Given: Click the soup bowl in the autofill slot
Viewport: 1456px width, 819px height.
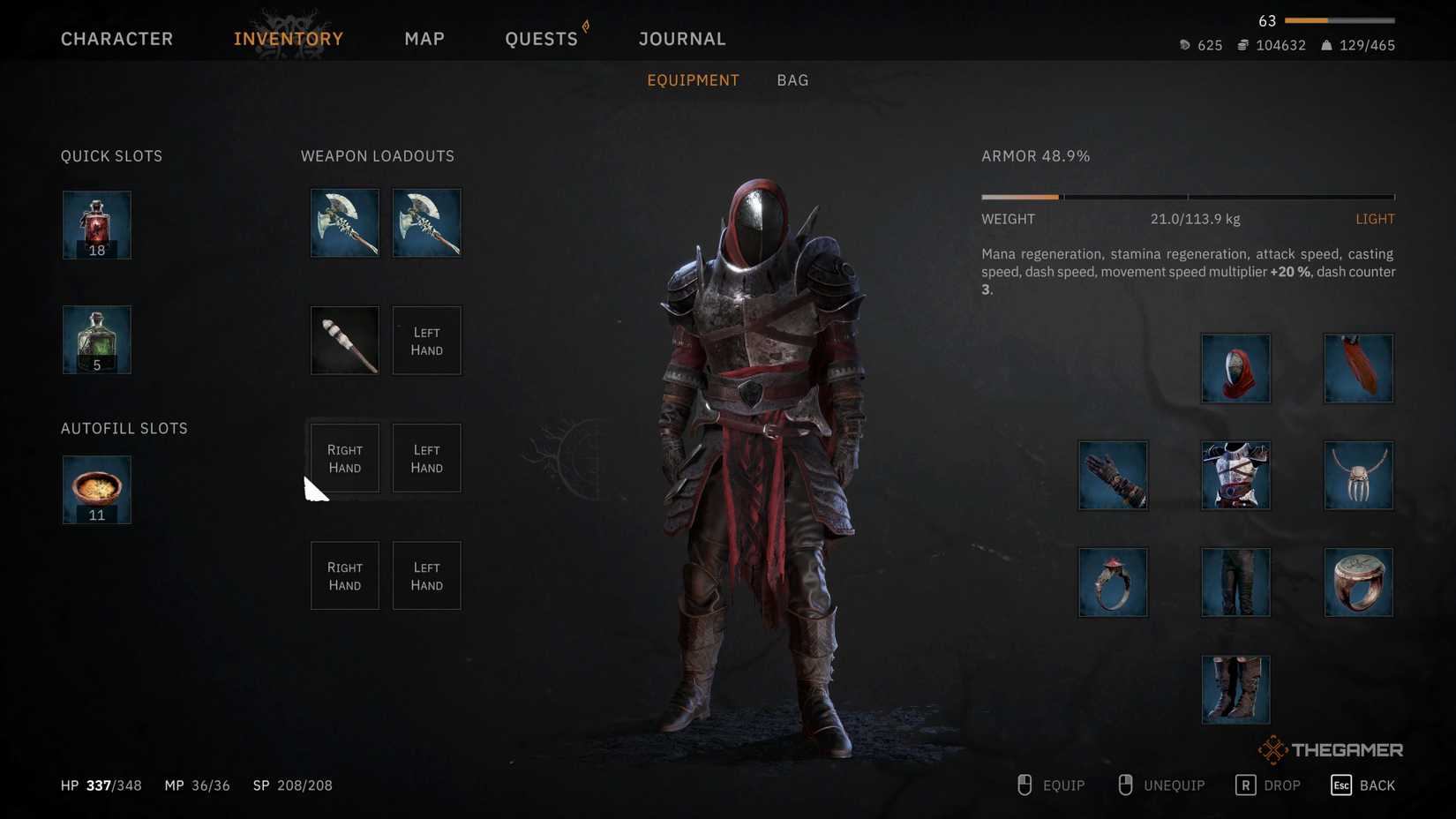Looking at the screenshot, I should point(96,489).
